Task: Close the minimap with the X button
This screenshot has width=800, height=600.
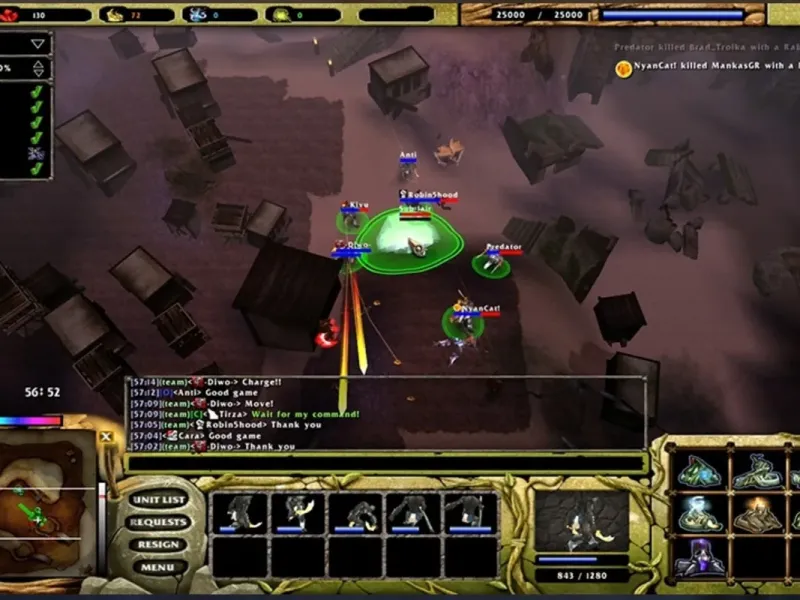Action: (106, 437)
